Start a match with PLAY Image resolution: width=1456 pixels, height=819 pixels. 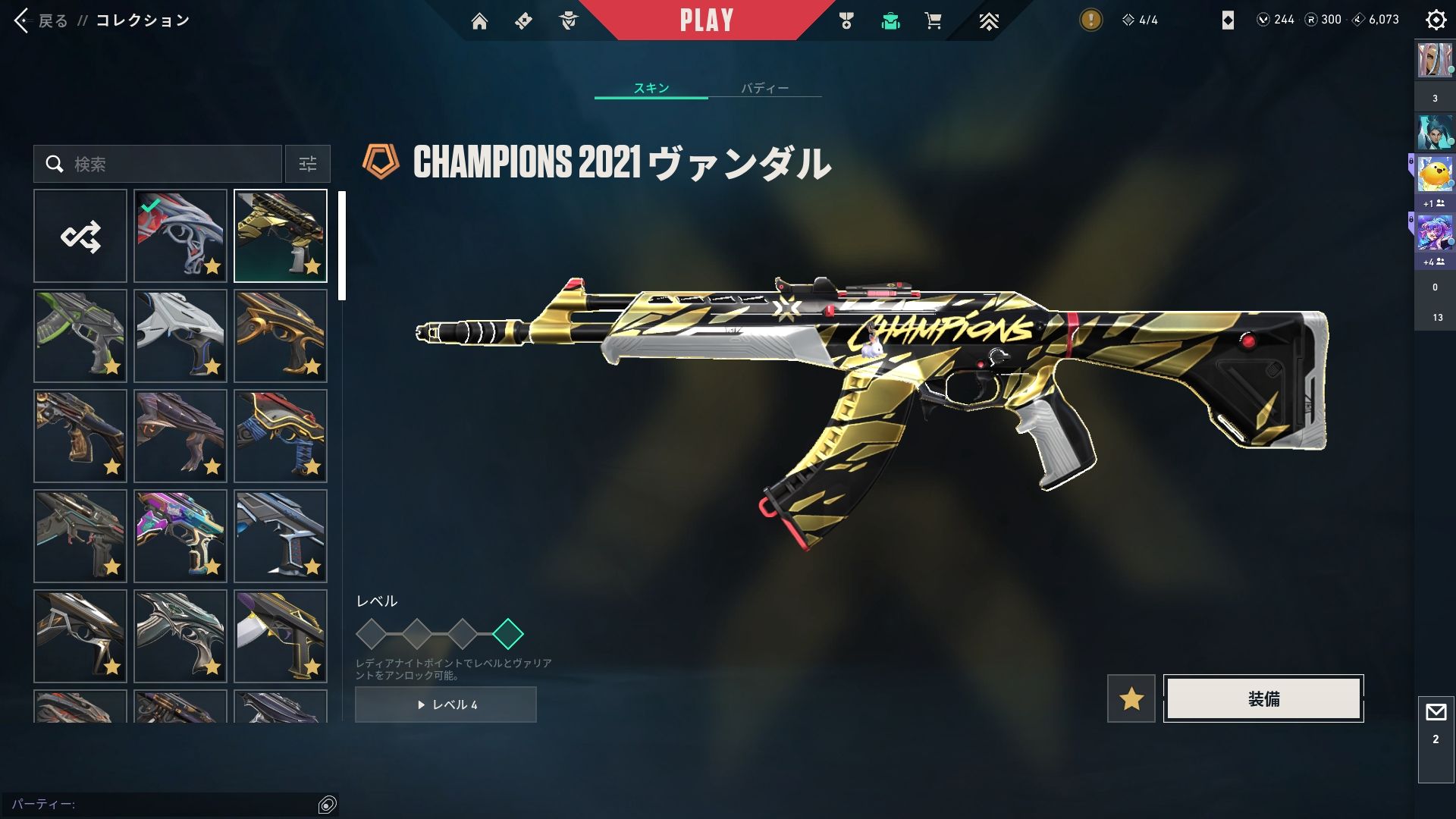pyautogui.click(x=706, y=20)
